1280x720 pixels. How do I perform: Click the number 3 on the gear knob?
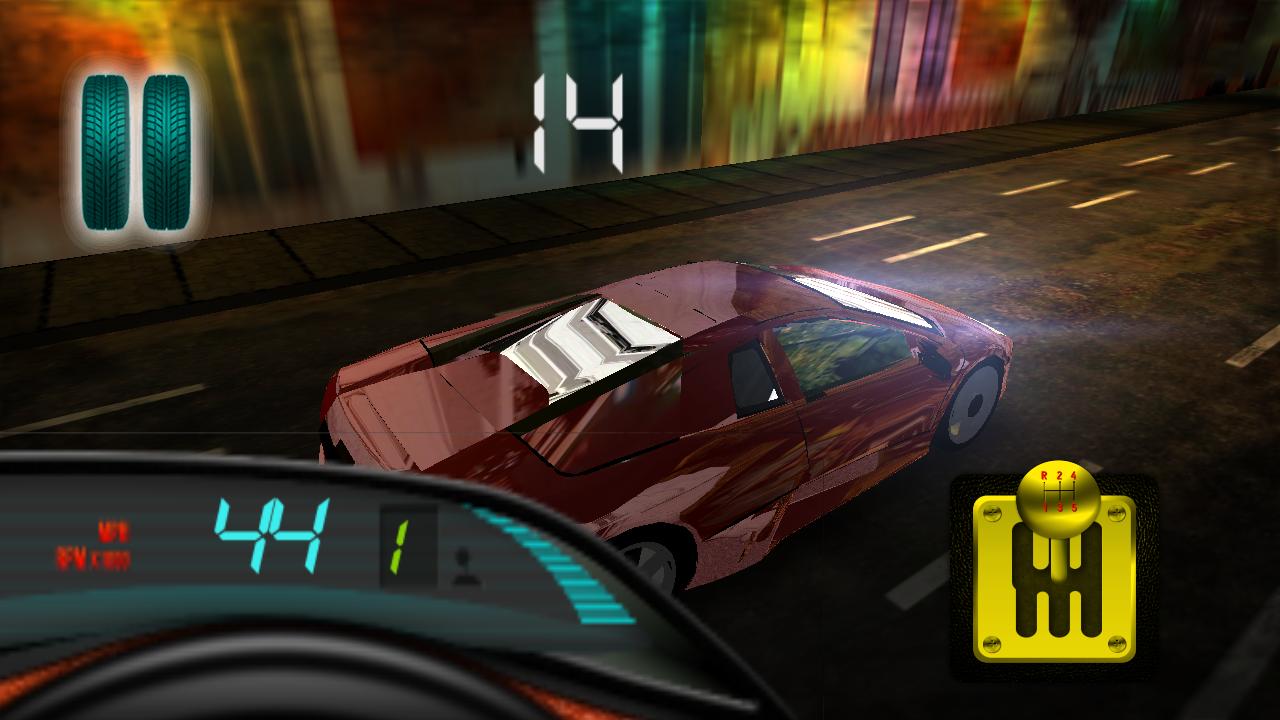click(x=1059, y=508)
